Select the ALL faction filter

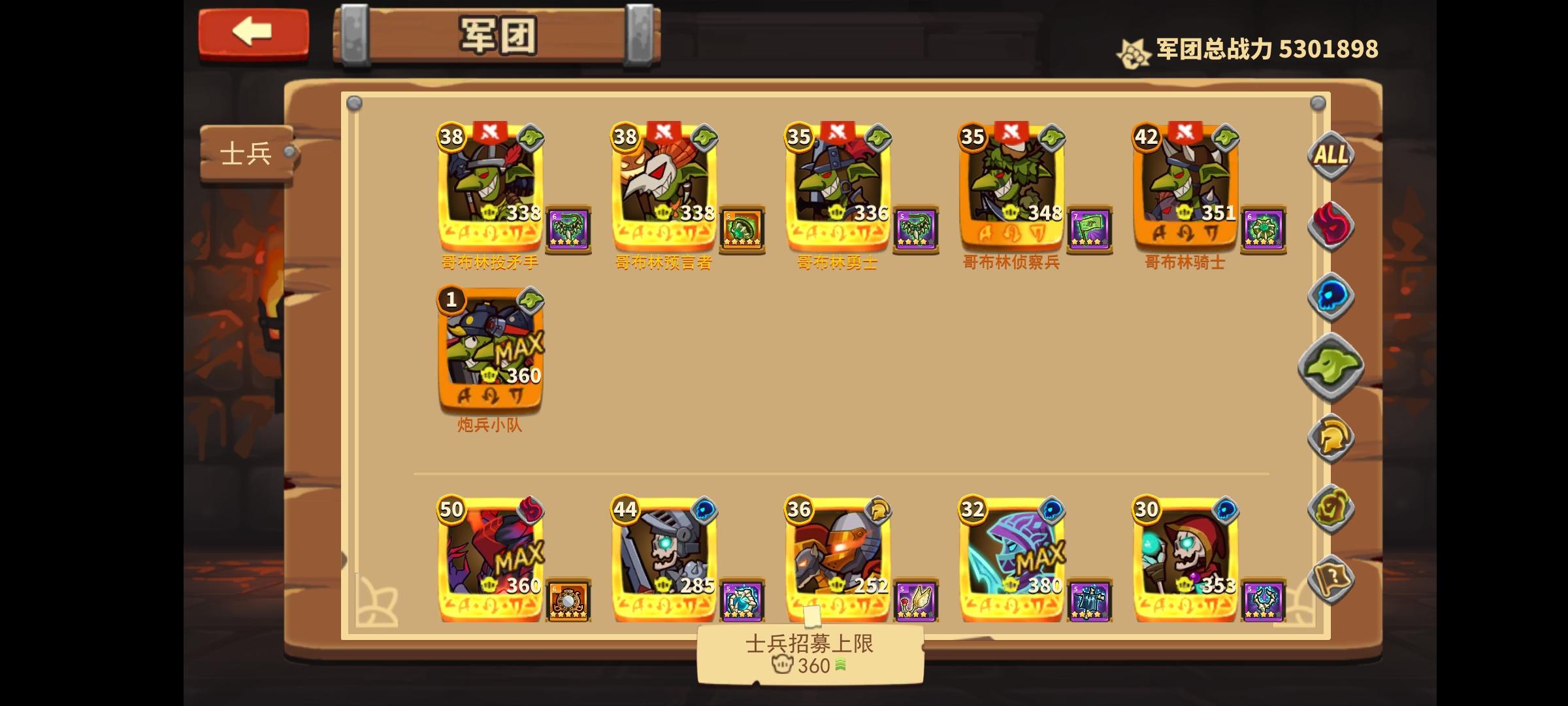click(x=1331, y=155)
